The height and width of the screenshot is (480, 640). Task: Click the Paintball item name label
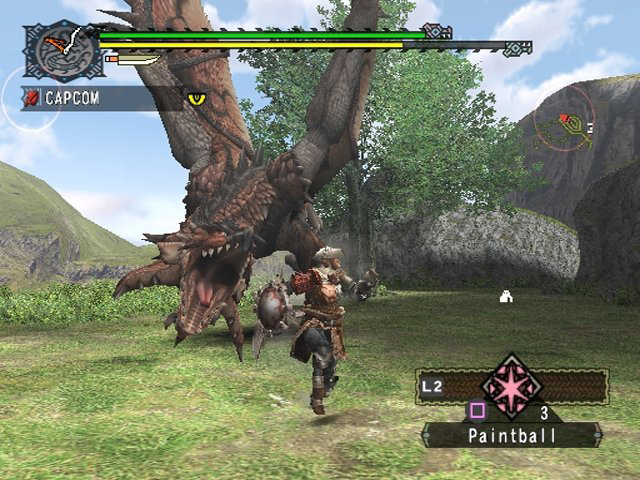(x=511, y=436)
